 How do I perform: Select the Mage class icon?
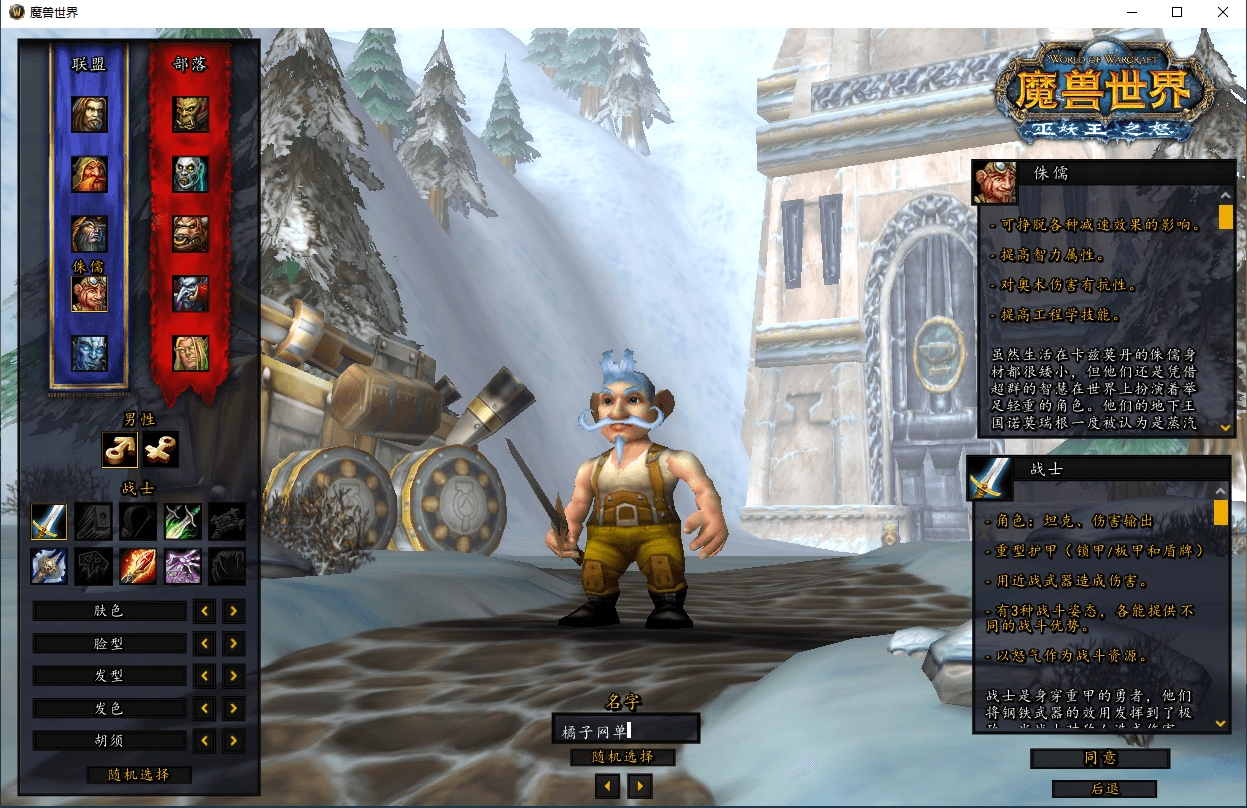click(138, 566)
